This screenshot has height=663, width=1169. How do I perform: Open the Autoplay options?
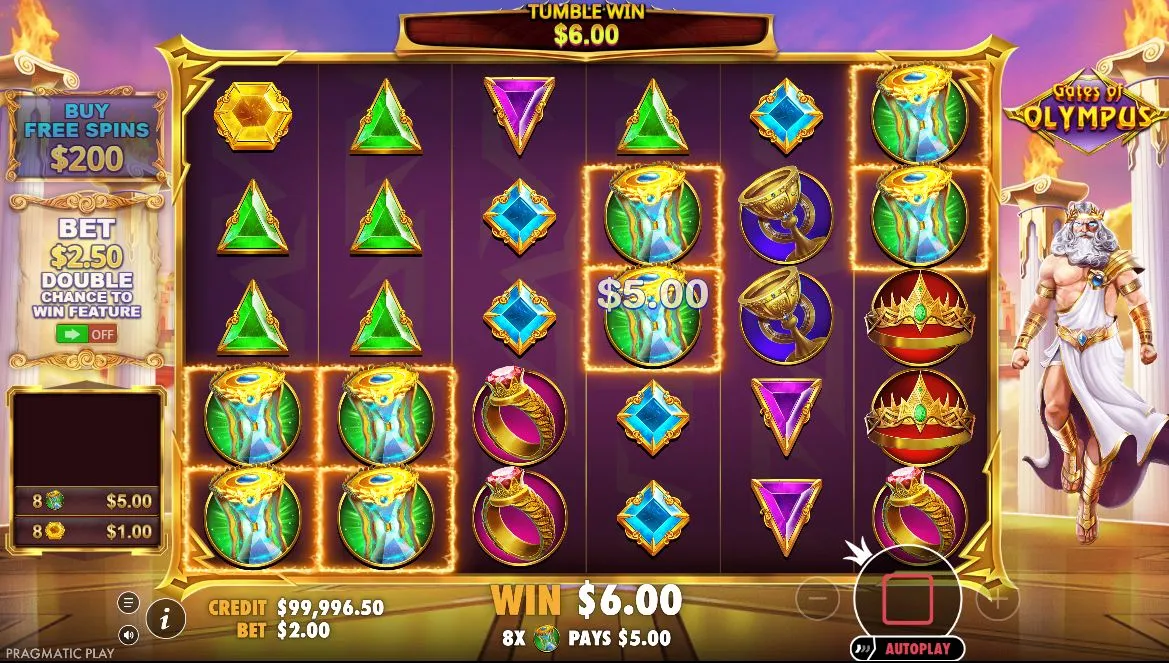(x=908, y=648)
